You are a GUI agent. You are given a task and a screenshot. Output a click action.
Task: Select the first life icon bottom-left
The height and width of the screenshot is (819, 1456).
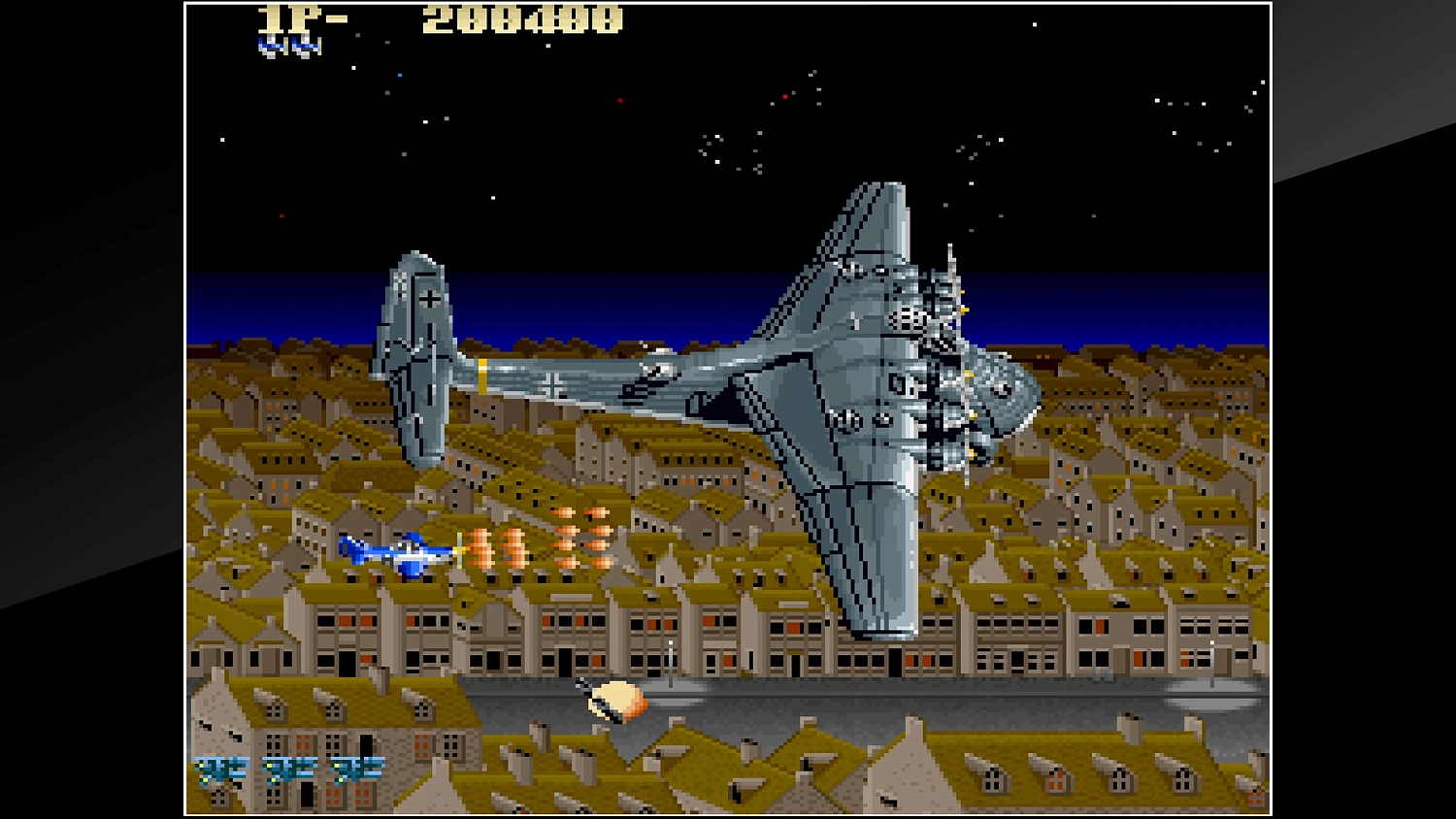[x=218, y=769]
